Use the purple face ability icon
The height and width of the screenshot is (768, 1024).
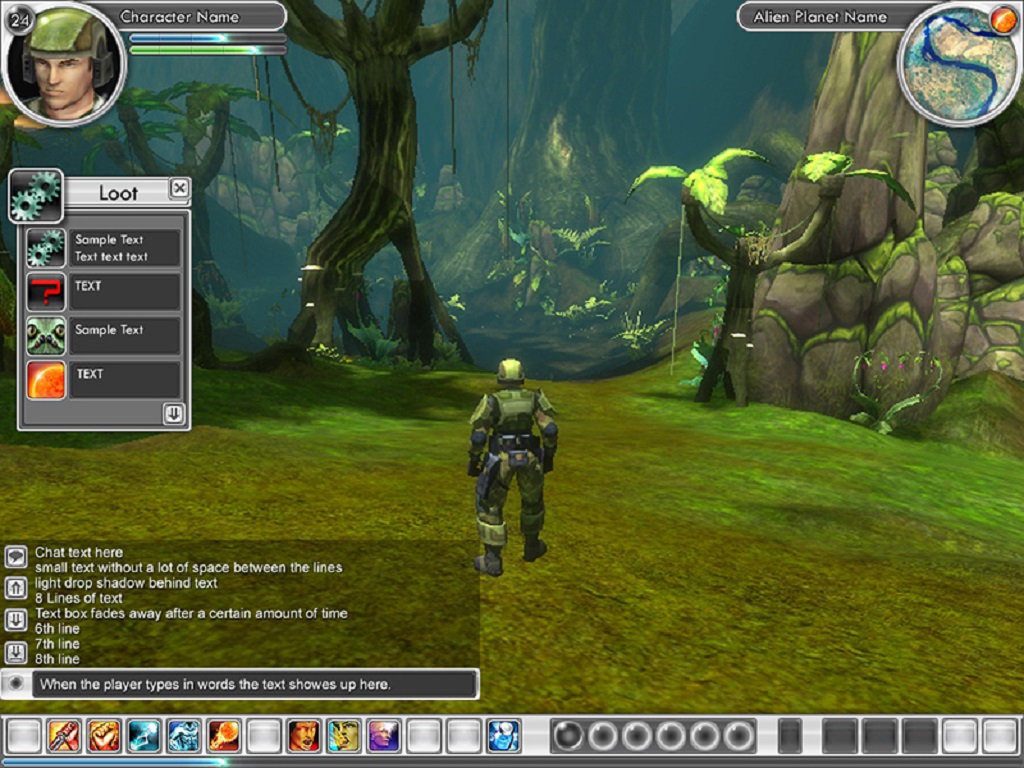pos(383,736)
